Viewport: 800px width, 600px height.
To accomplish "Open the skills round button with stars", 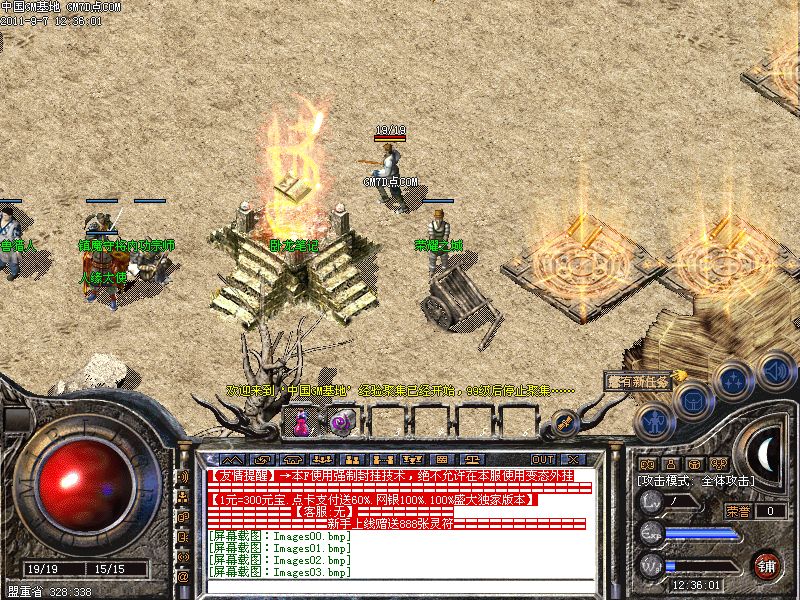I will pyautogui.click(x=734, y=380).
